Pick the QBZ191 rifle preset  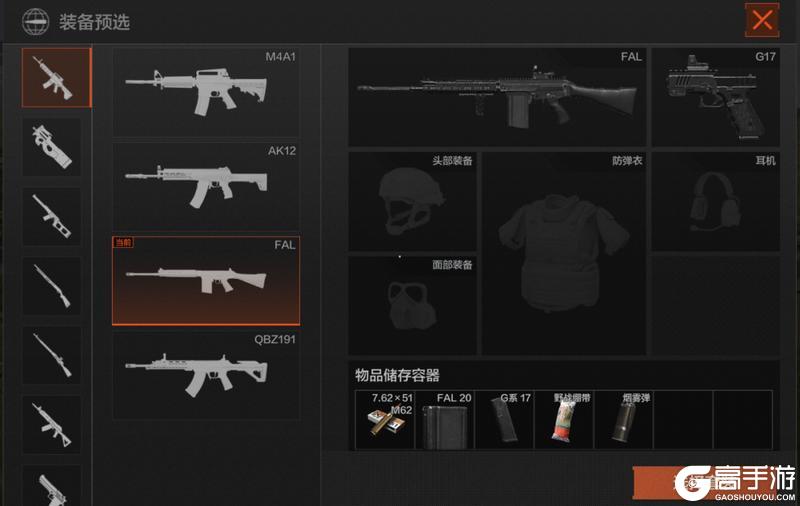point(206,375)
